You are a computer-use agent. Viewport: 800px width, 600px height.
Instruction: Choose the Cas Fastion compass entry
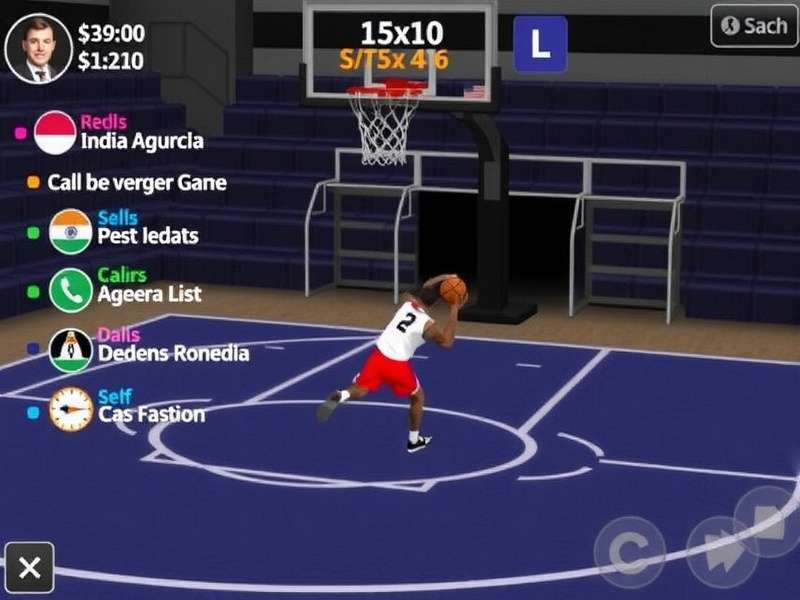(x=151, y=414)
